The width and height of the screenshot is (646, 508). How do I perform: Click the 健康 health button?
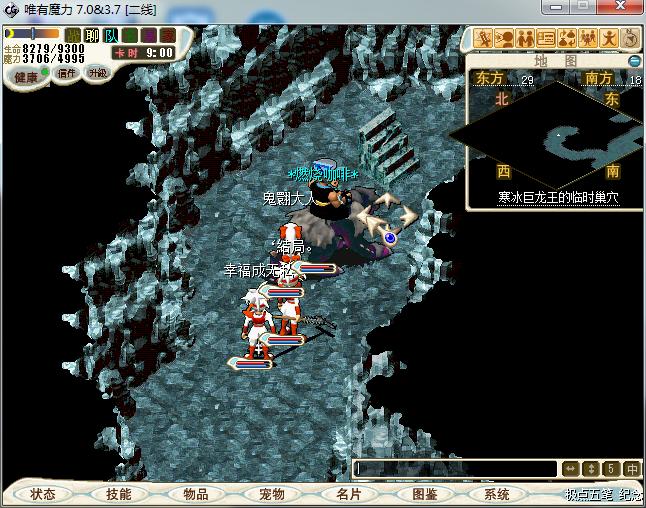tap(26, 77)
